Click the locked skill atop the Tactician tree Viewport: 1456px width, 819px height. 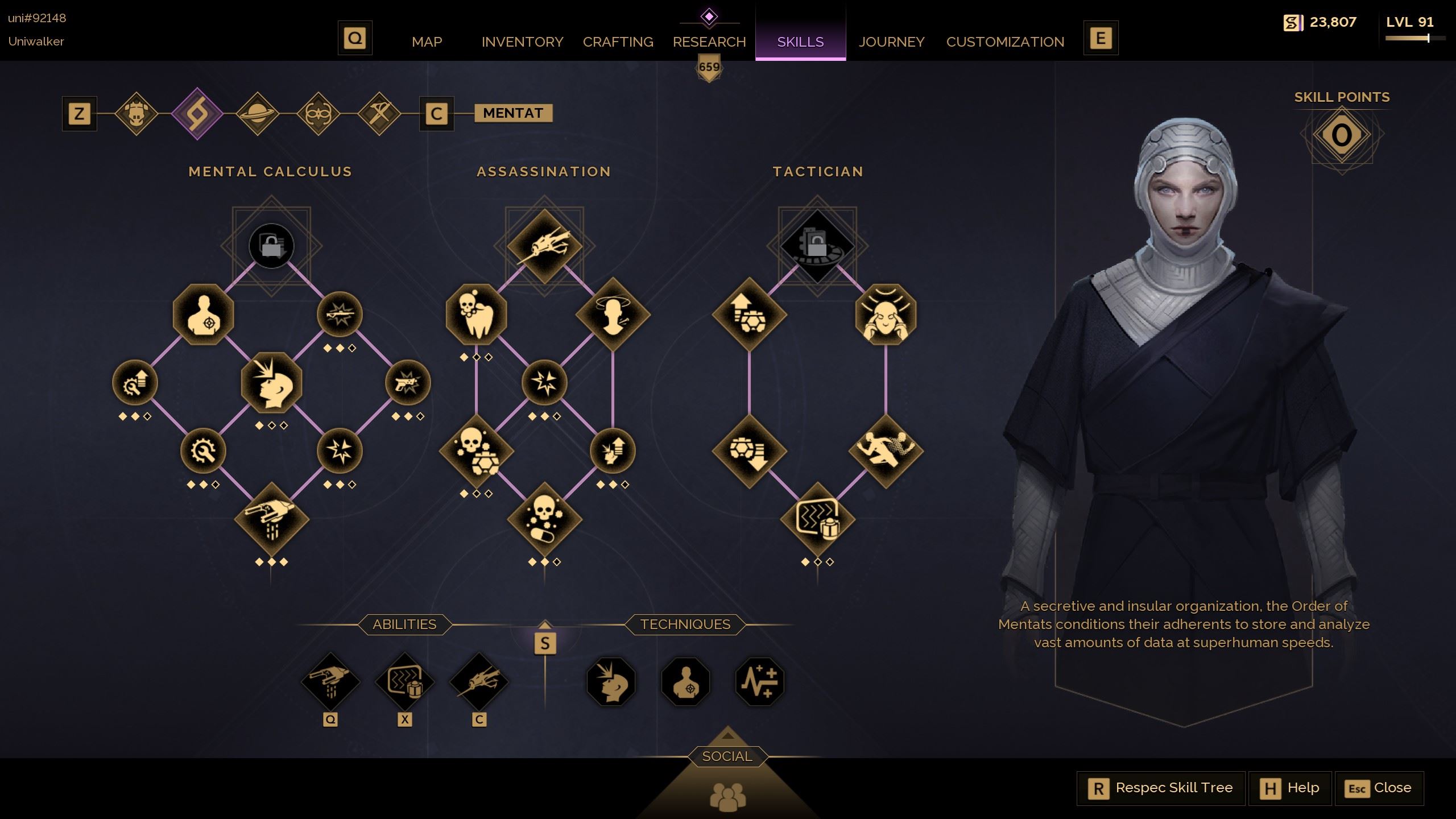(817, 246)
